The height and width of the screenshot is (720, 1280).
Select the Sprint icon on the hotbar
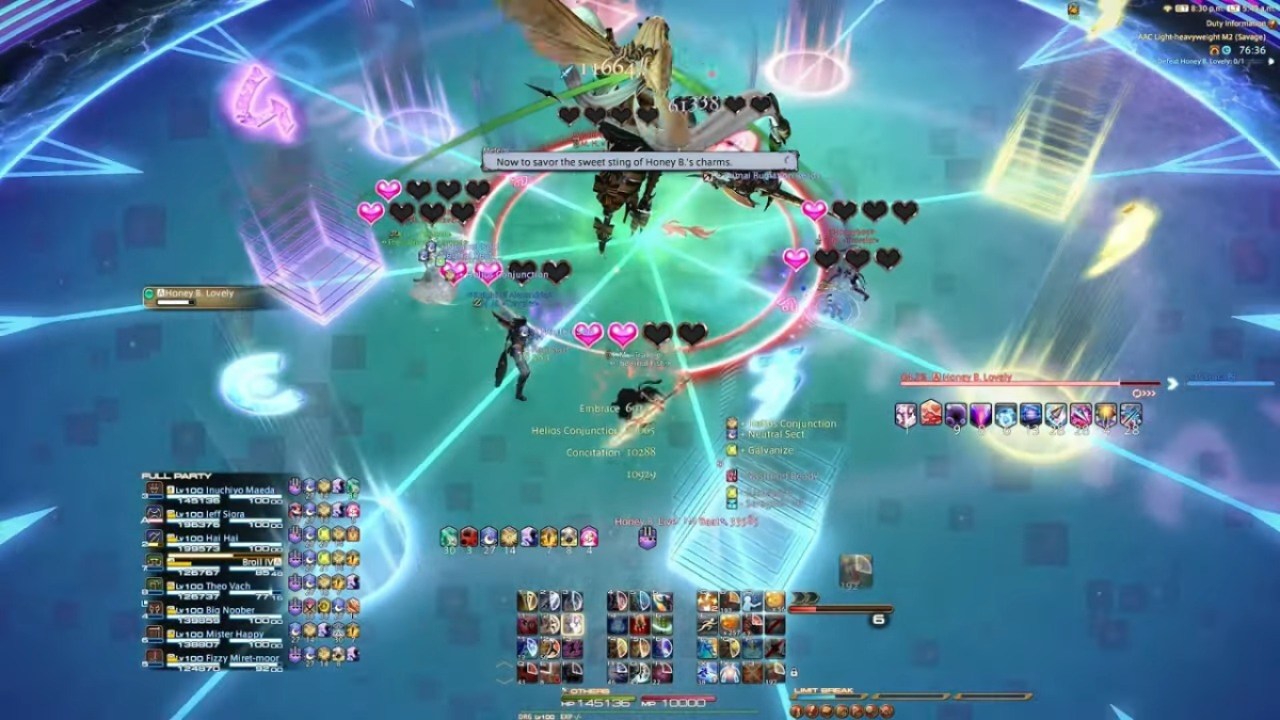click(x=706, y=626)
